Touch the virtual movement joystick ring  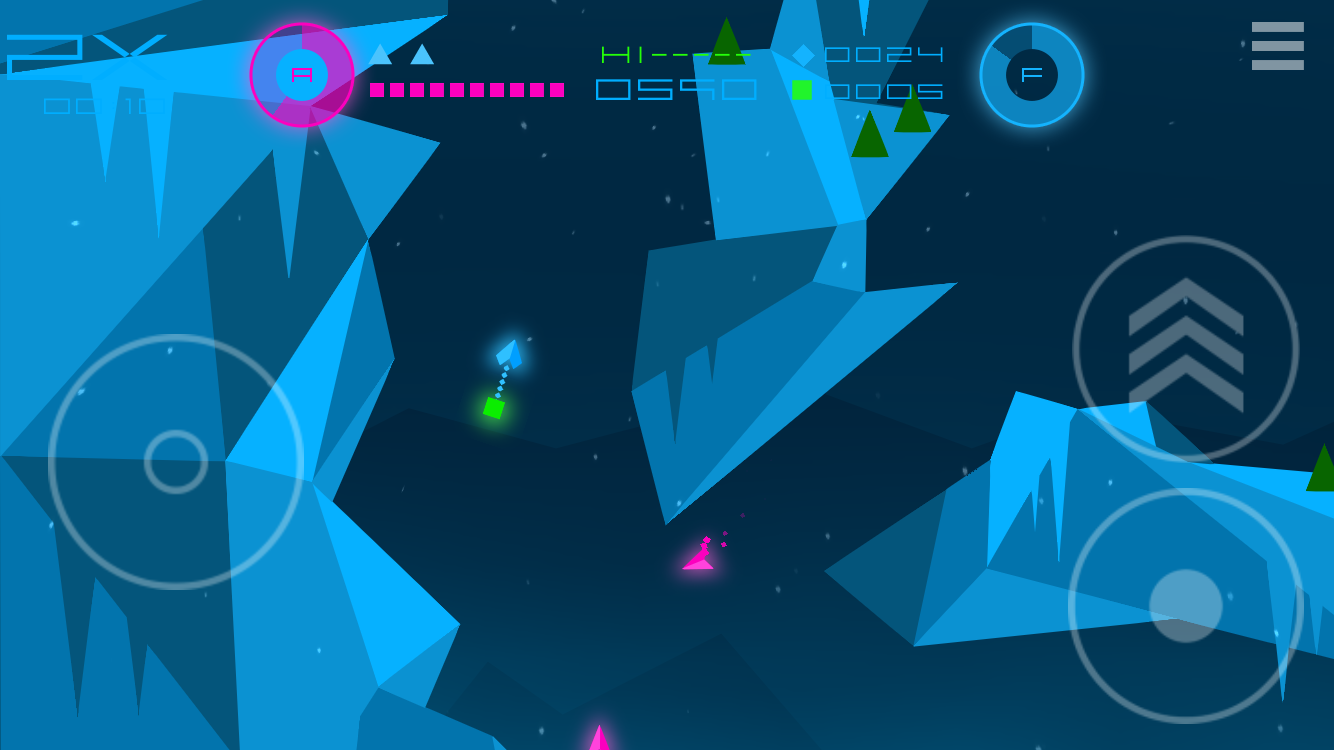click(x=176, y=462)
